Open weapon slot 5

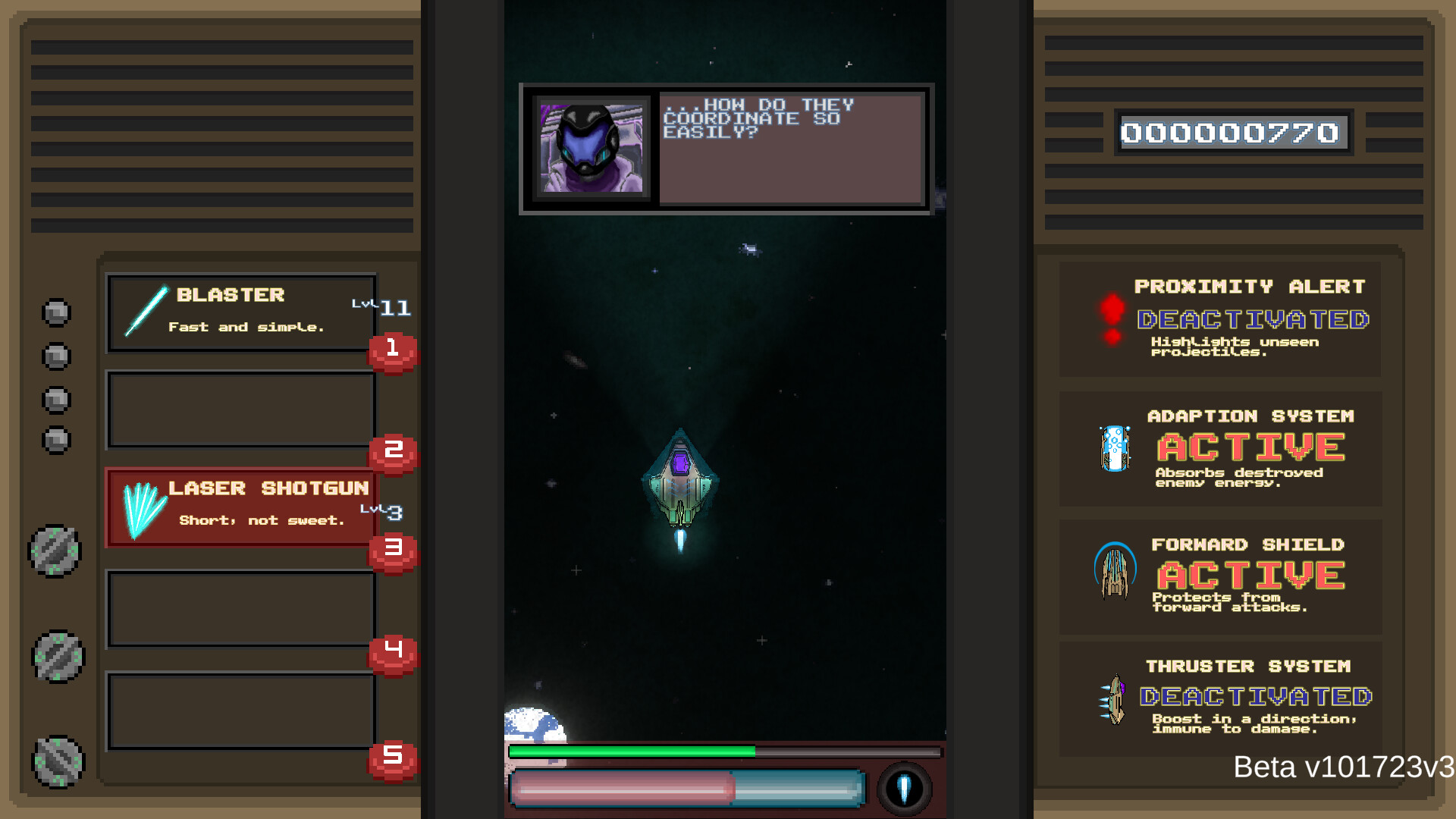tap(241, 711)
